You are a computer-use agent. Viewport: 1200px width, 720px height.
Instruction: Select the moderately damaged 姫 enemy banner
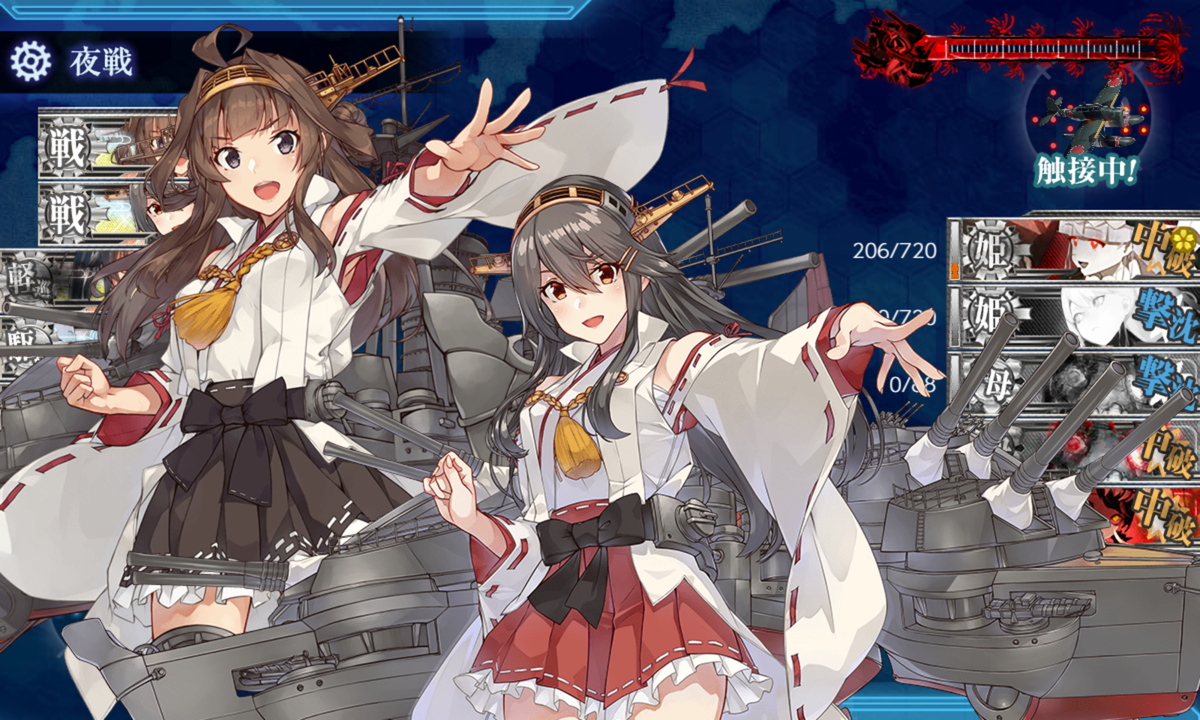click(1075, 250)
